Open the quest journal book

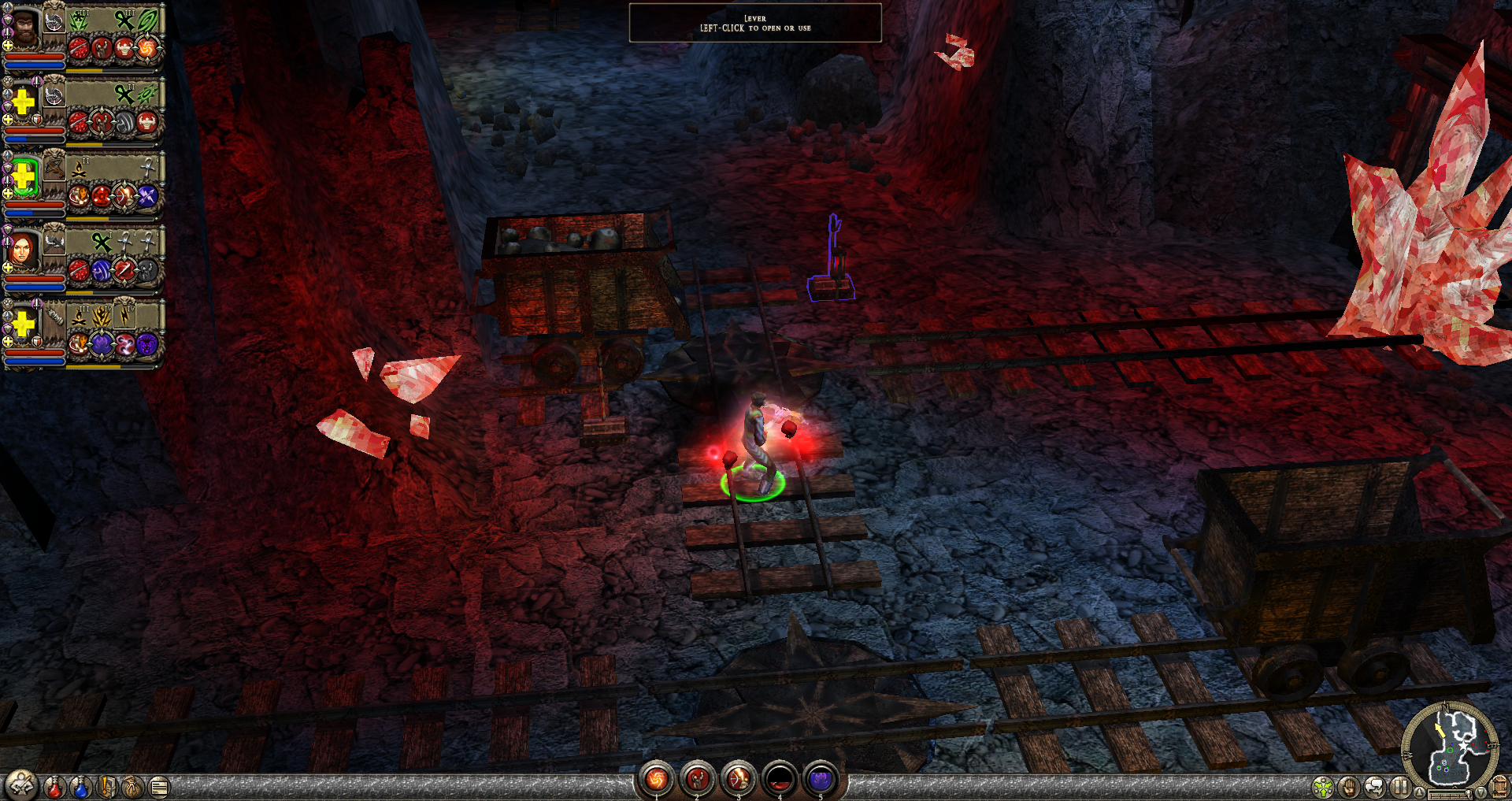[x=107, y=787]
